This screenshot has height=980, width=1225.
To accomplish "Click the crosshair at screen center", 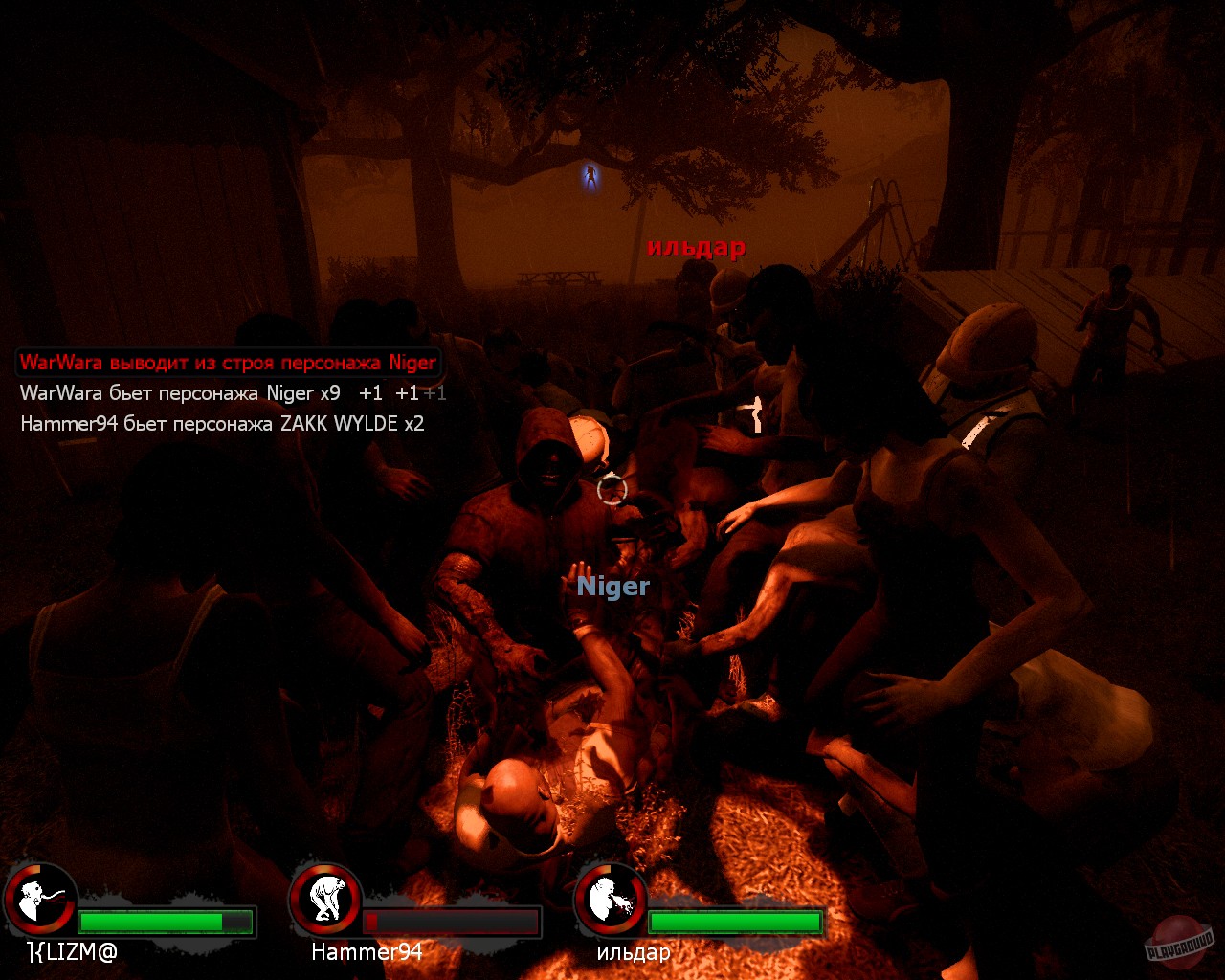I will 611,490.
